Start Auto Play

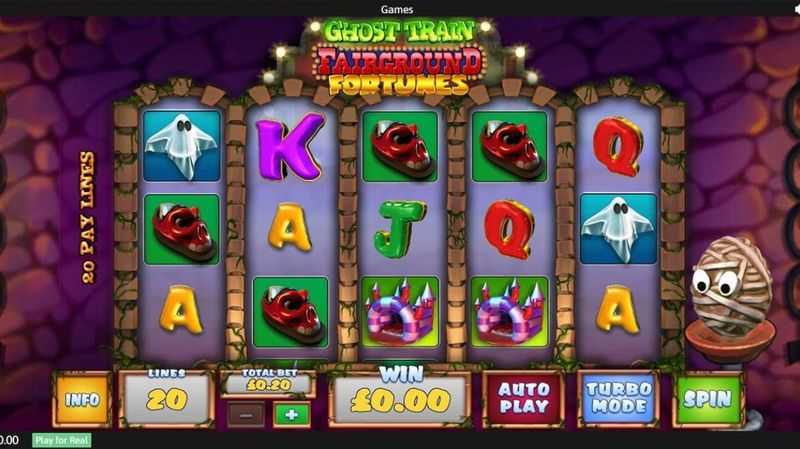point(523,399)
